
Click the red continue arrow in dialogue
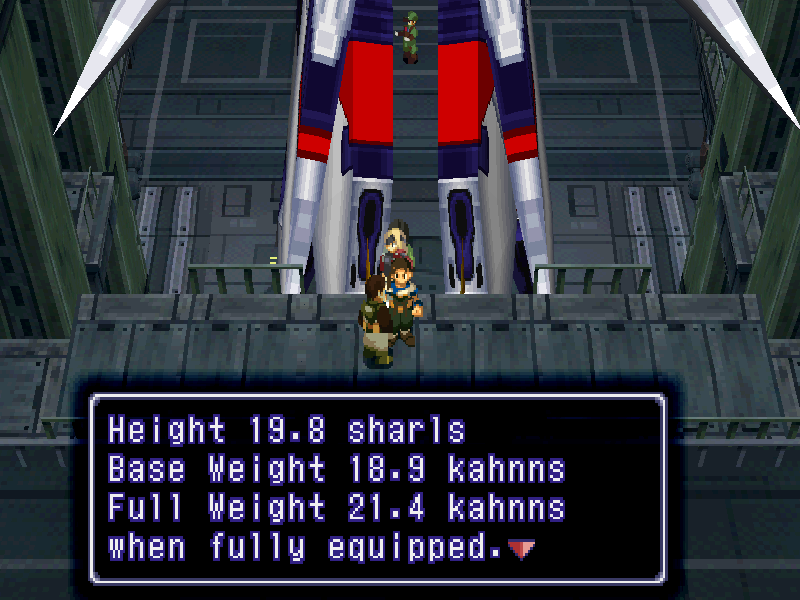522,548
